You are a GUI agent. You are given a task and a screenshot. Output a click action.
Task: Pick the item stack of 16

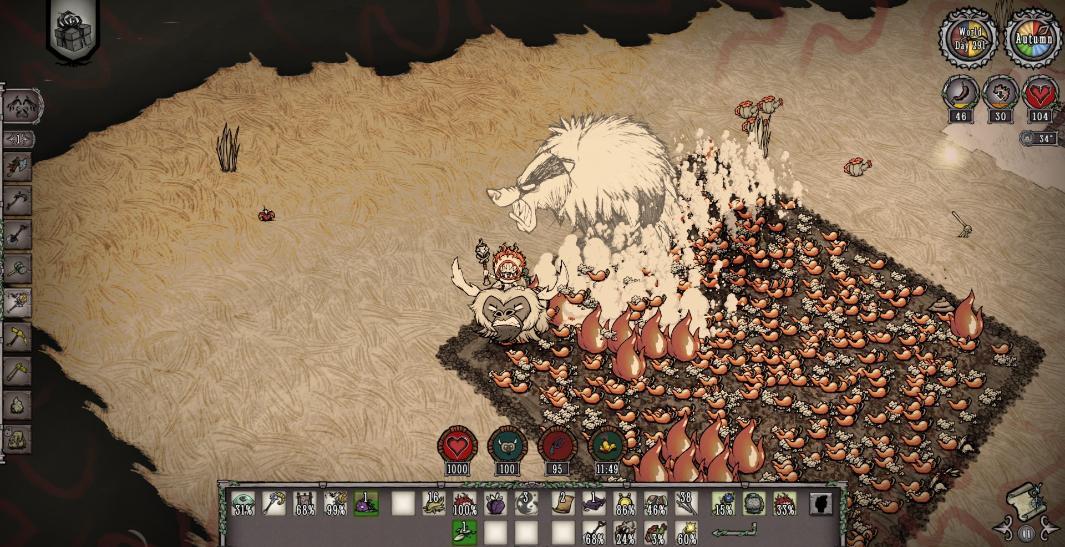coord(433,503)
